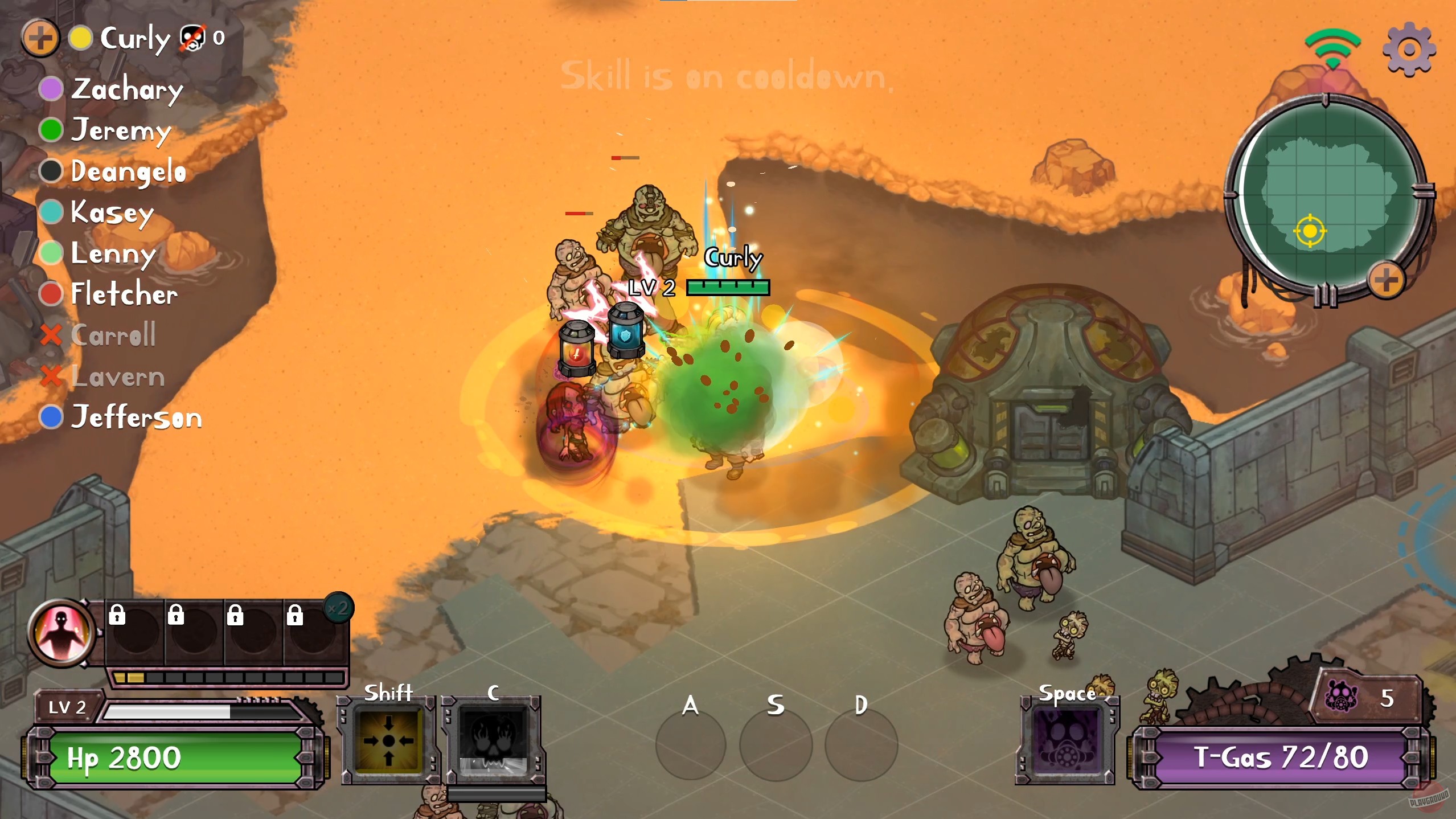The image size is (1456, 819).
Task: Select Fletcher in the player list
Action: pos(122,294)
